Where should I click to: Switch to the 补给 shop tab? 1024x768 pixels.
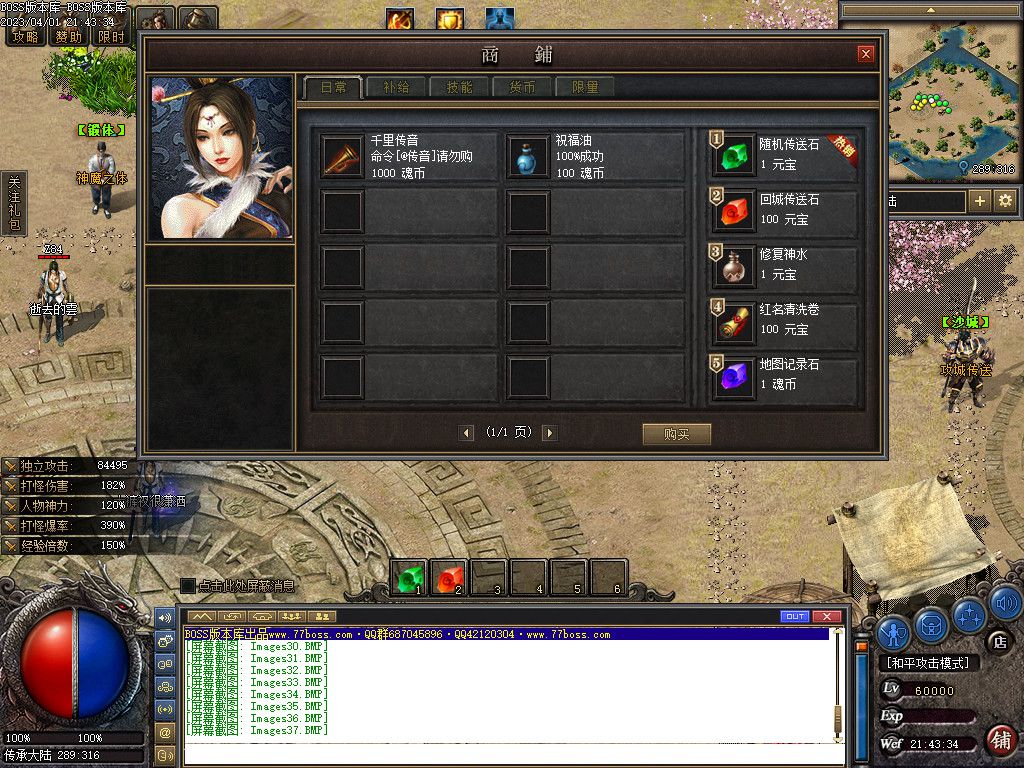tap(396, 88)
